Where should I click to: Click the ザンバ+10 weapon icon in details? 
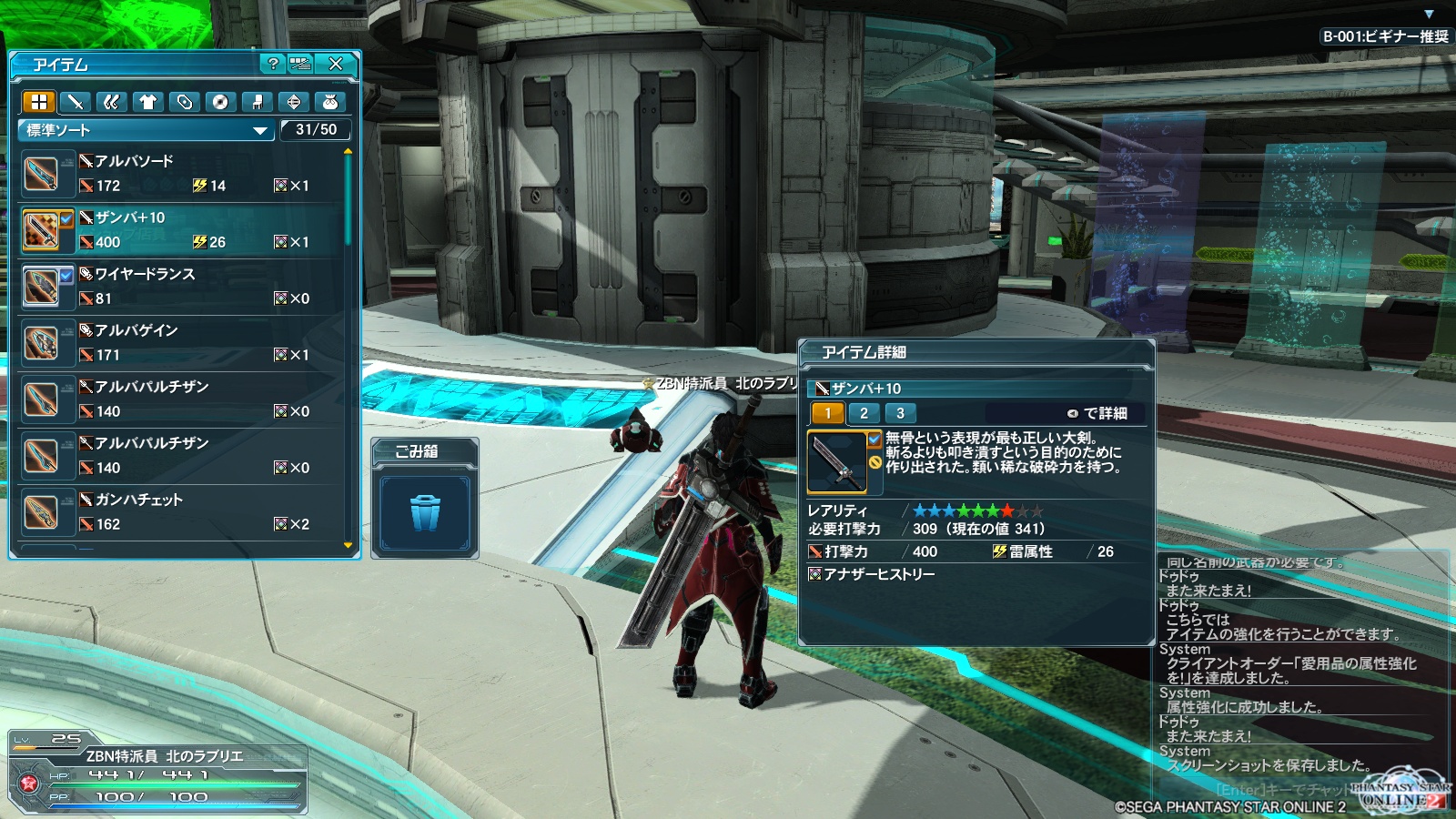(x=836, y=461)
